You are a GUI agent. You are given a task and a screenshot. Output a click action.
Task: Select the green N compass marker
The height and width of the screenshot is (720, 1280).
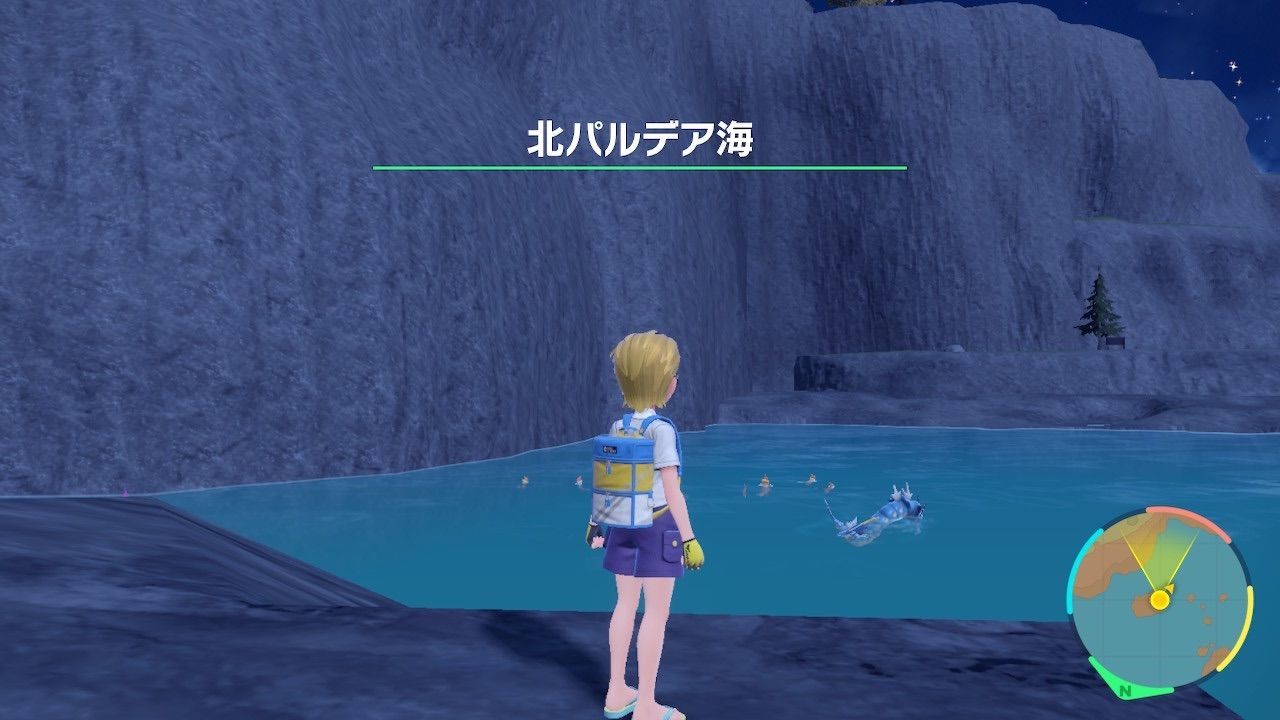(x=1125, y=690)
